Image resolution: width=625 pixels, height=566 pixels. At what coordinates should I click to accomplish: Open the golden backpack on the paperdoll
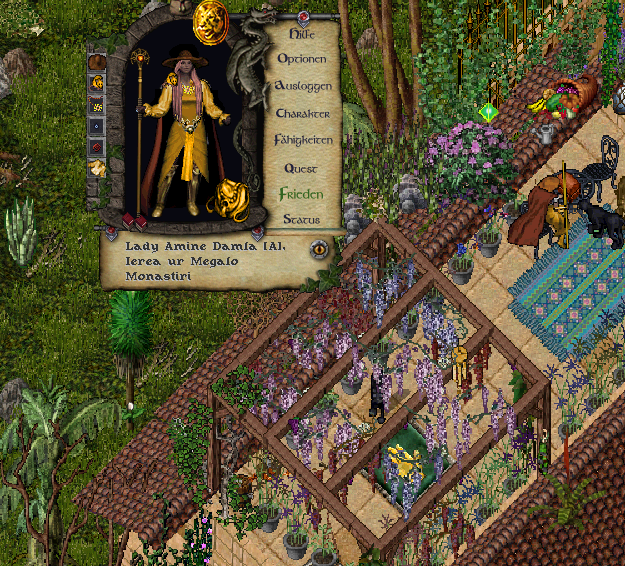coord(226,197)
